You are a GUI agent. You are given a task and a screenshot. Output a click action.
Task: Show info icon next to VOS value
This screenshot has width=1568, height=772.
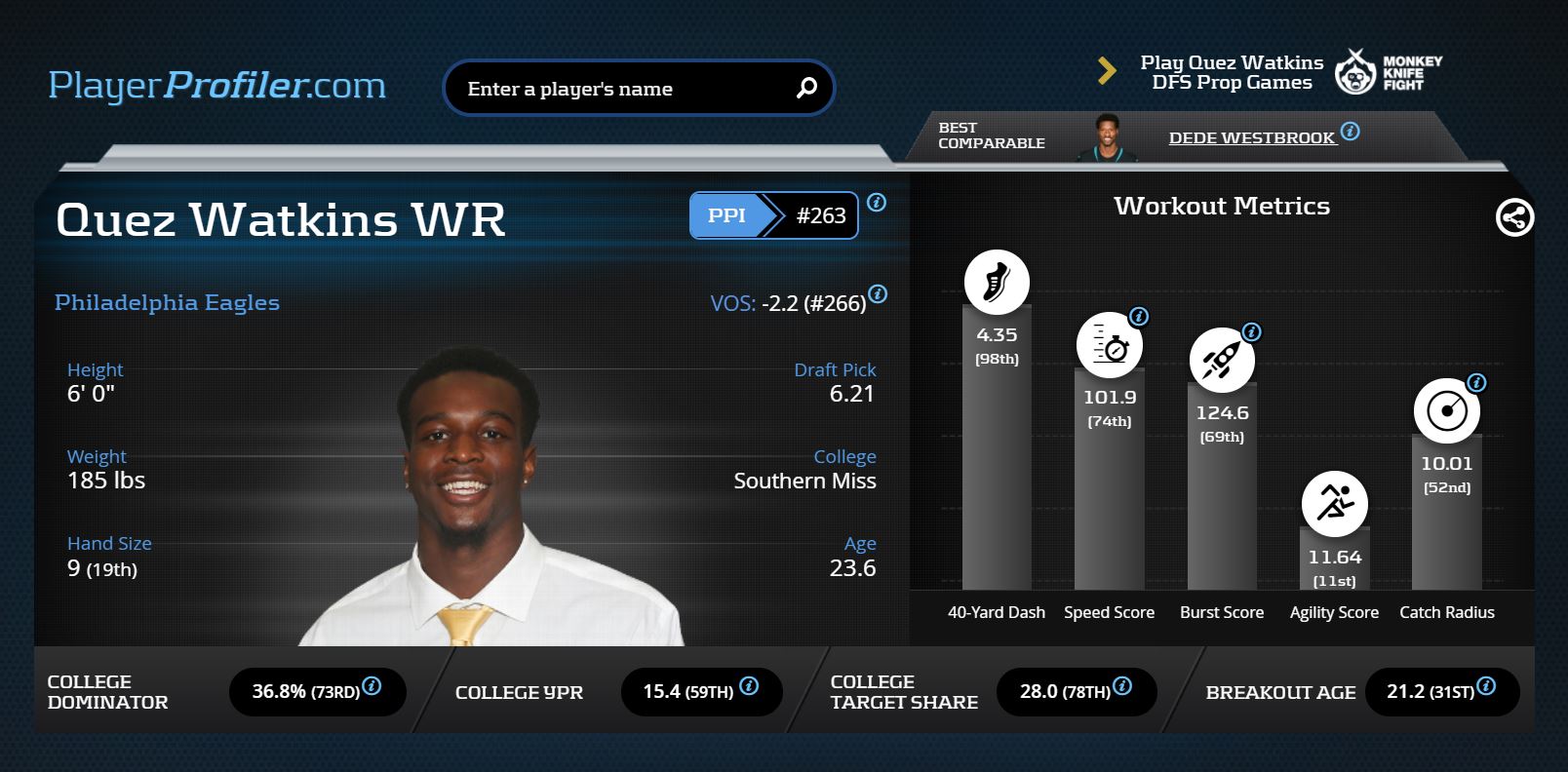(x=878, y=294)
